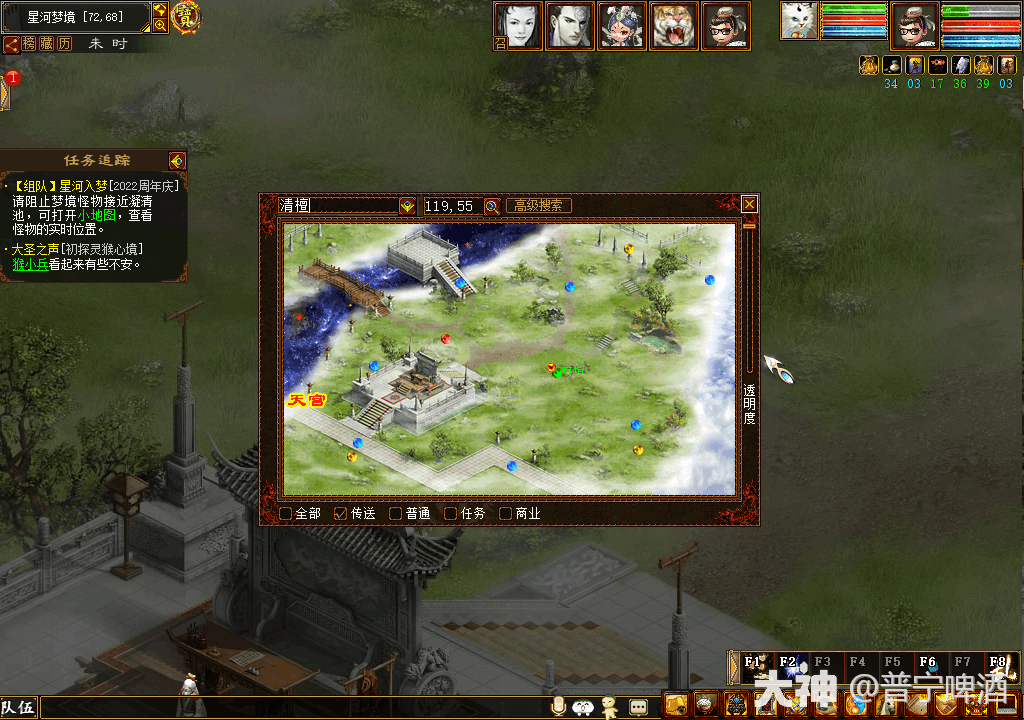Toggle the 任务 quest filter checkbox

click(x=450, y=514)
